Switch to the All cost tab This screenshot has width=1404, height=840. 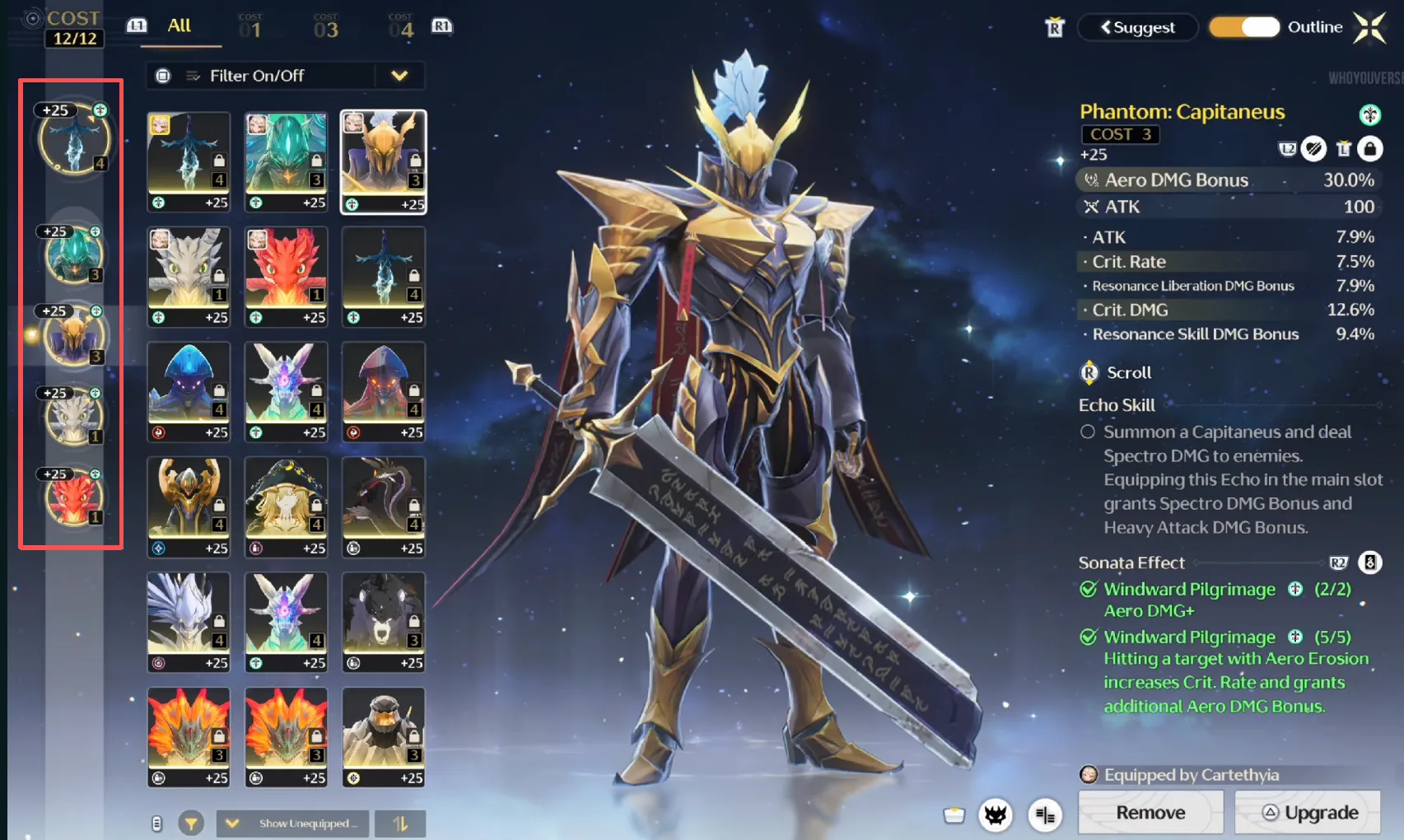pyautogui.click(x=179, y=26)
